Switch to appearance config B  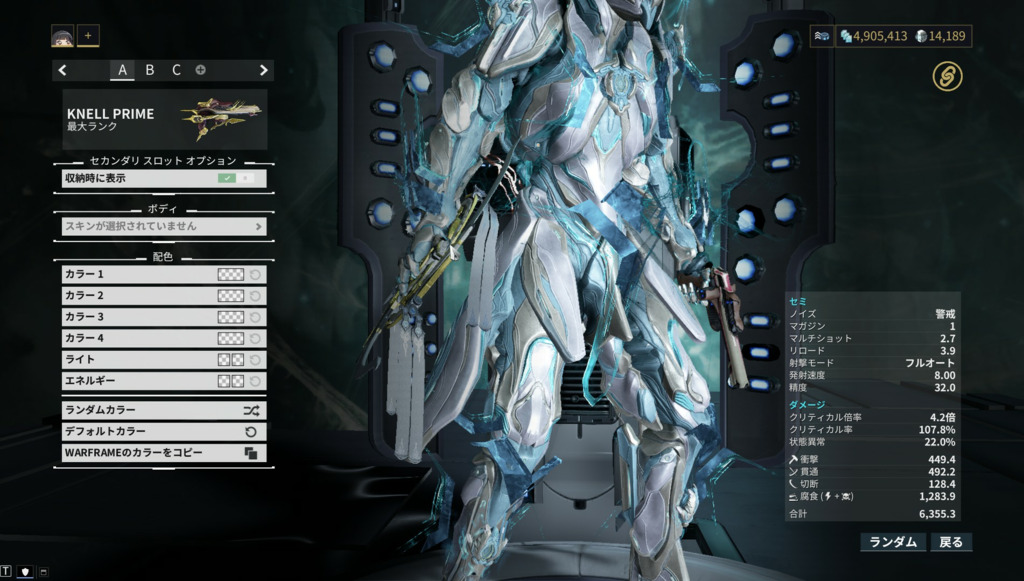coord(150,70)
